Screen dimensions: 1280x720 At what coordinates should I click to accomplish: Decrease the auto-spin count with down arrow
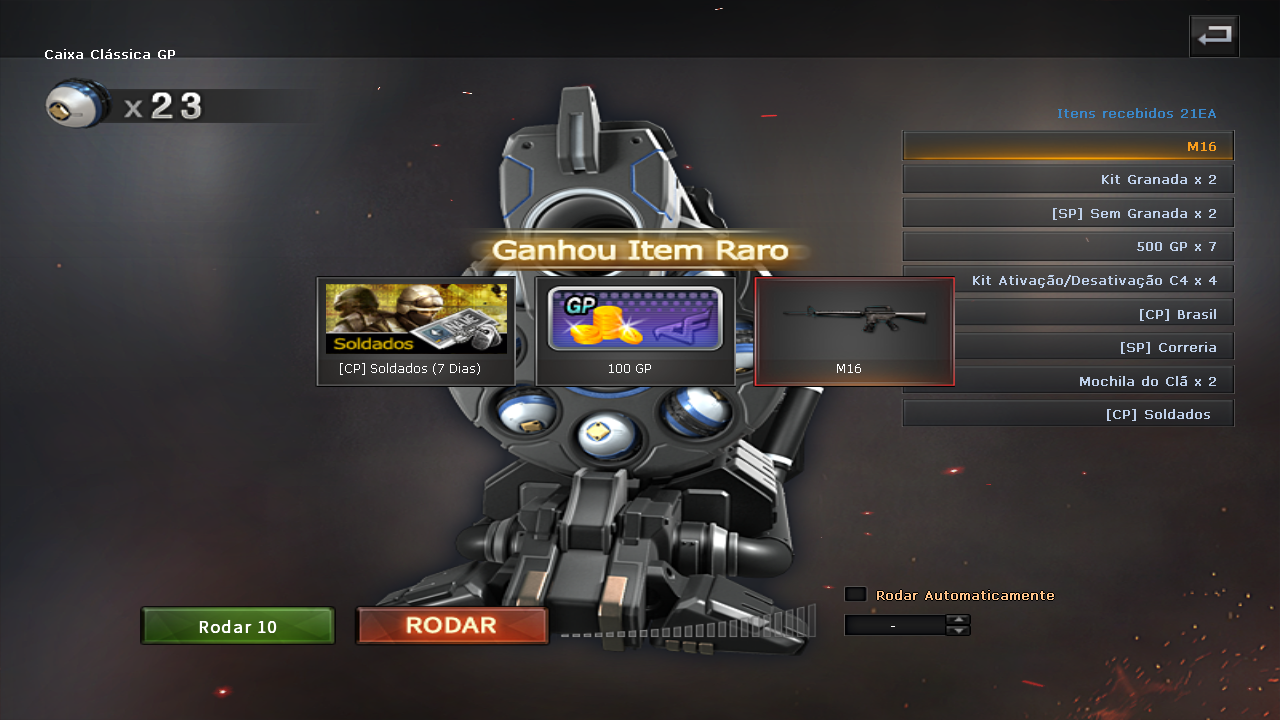(958, 630)
